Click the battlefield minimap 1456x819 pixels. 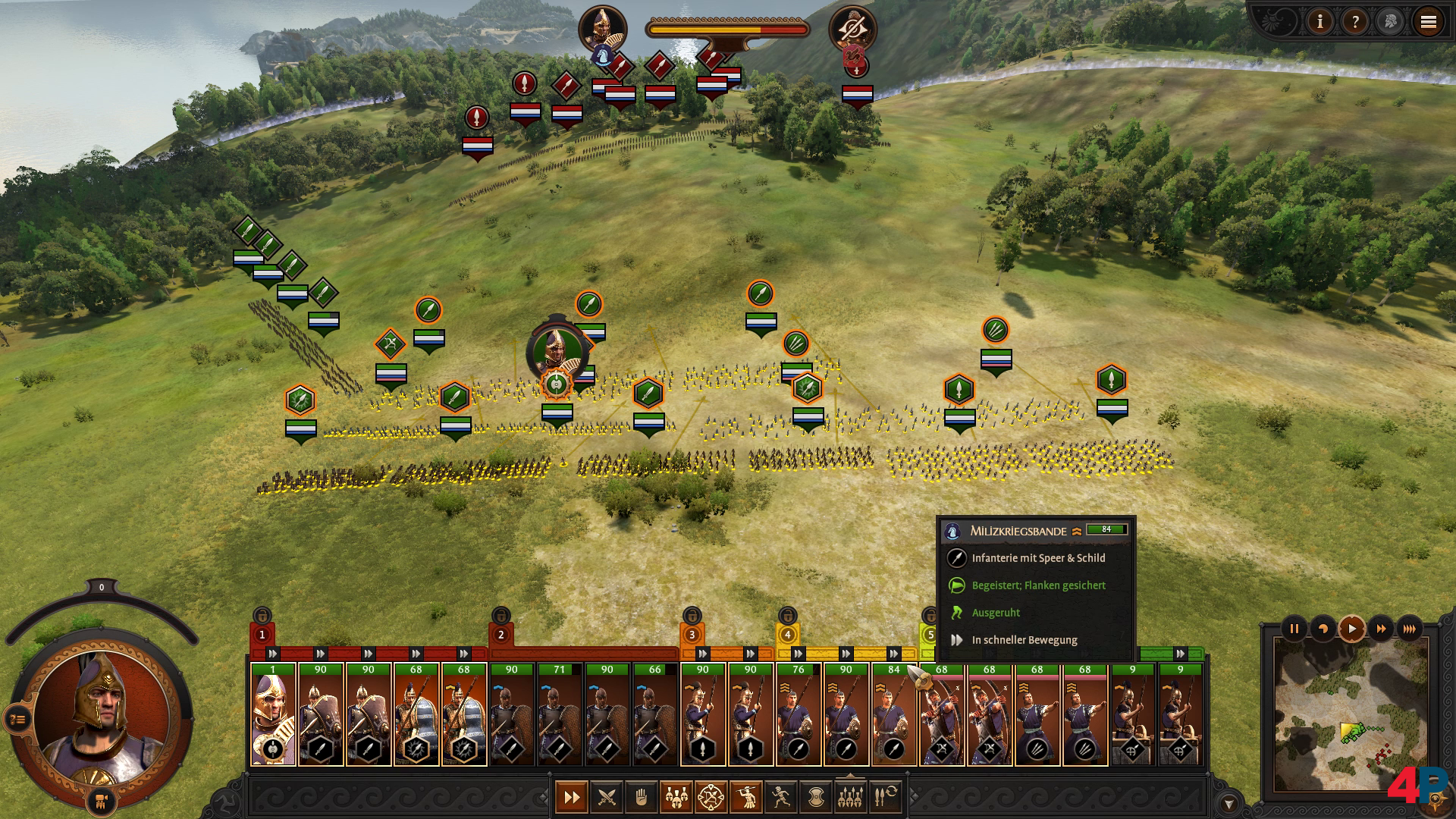click(1351, 714)
